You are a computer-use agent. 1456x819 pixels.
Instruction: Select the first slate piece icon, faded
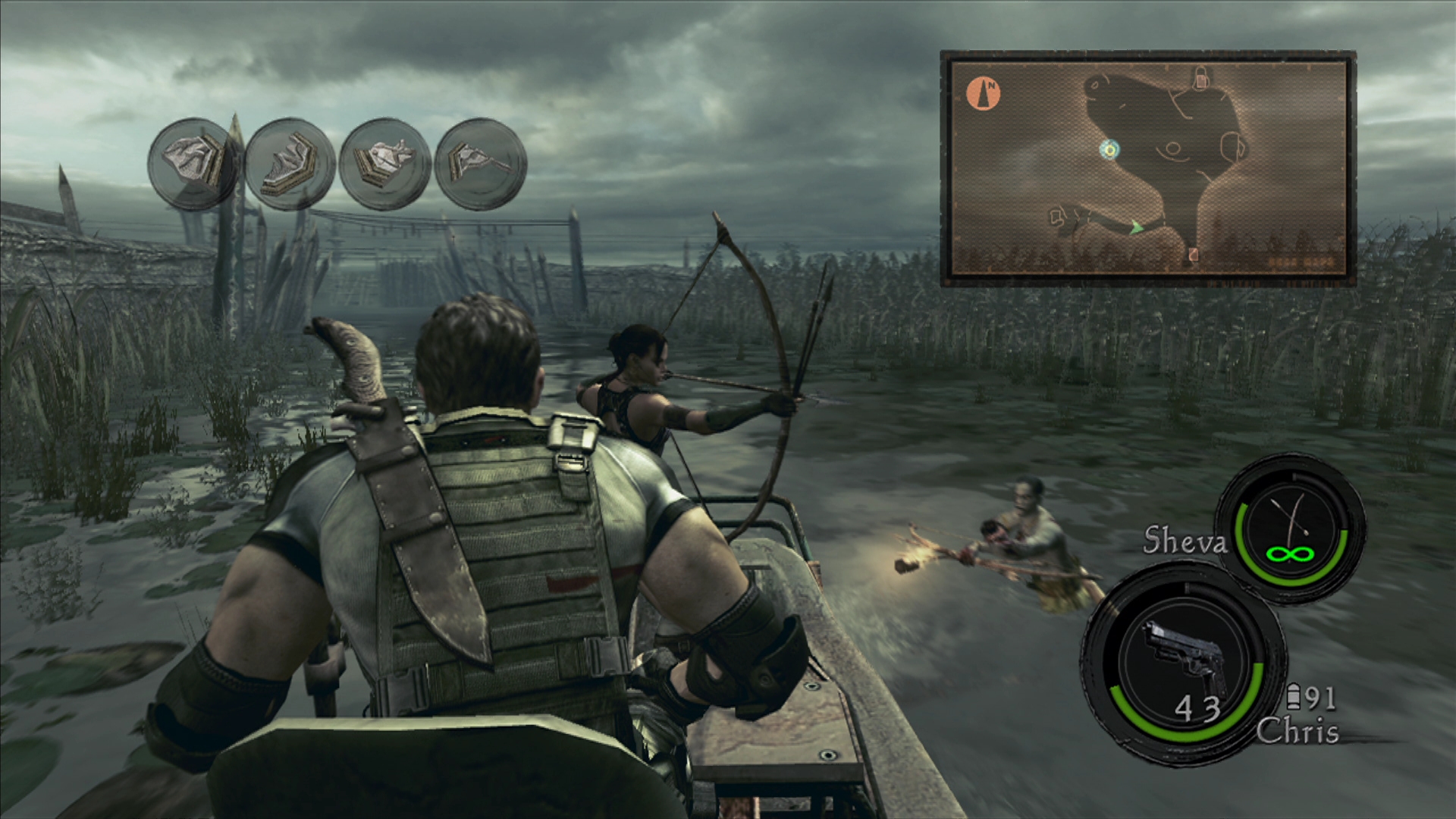192,162
